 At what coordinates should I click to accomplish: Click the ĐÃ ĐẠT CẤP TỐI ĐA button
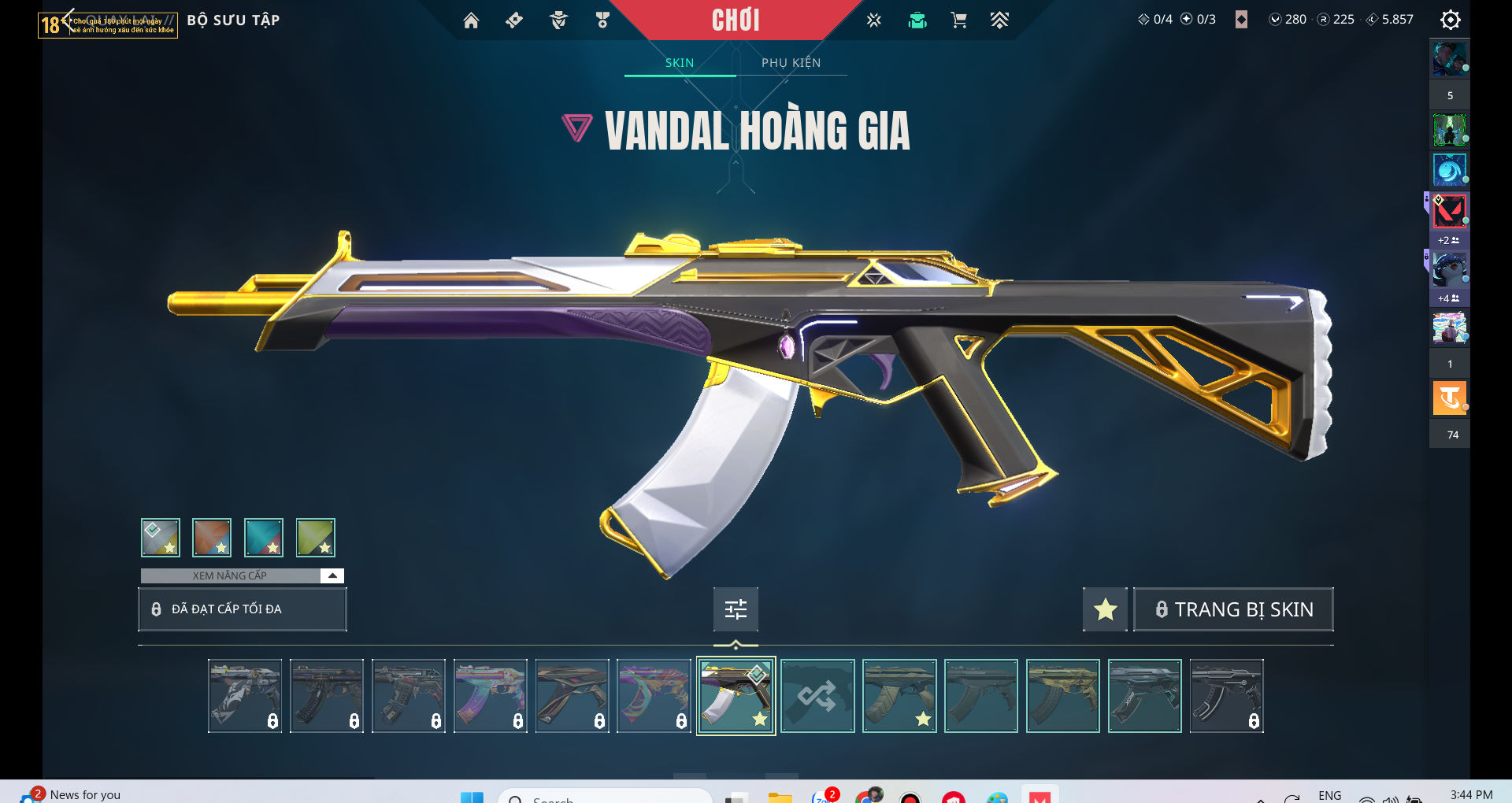243,609
